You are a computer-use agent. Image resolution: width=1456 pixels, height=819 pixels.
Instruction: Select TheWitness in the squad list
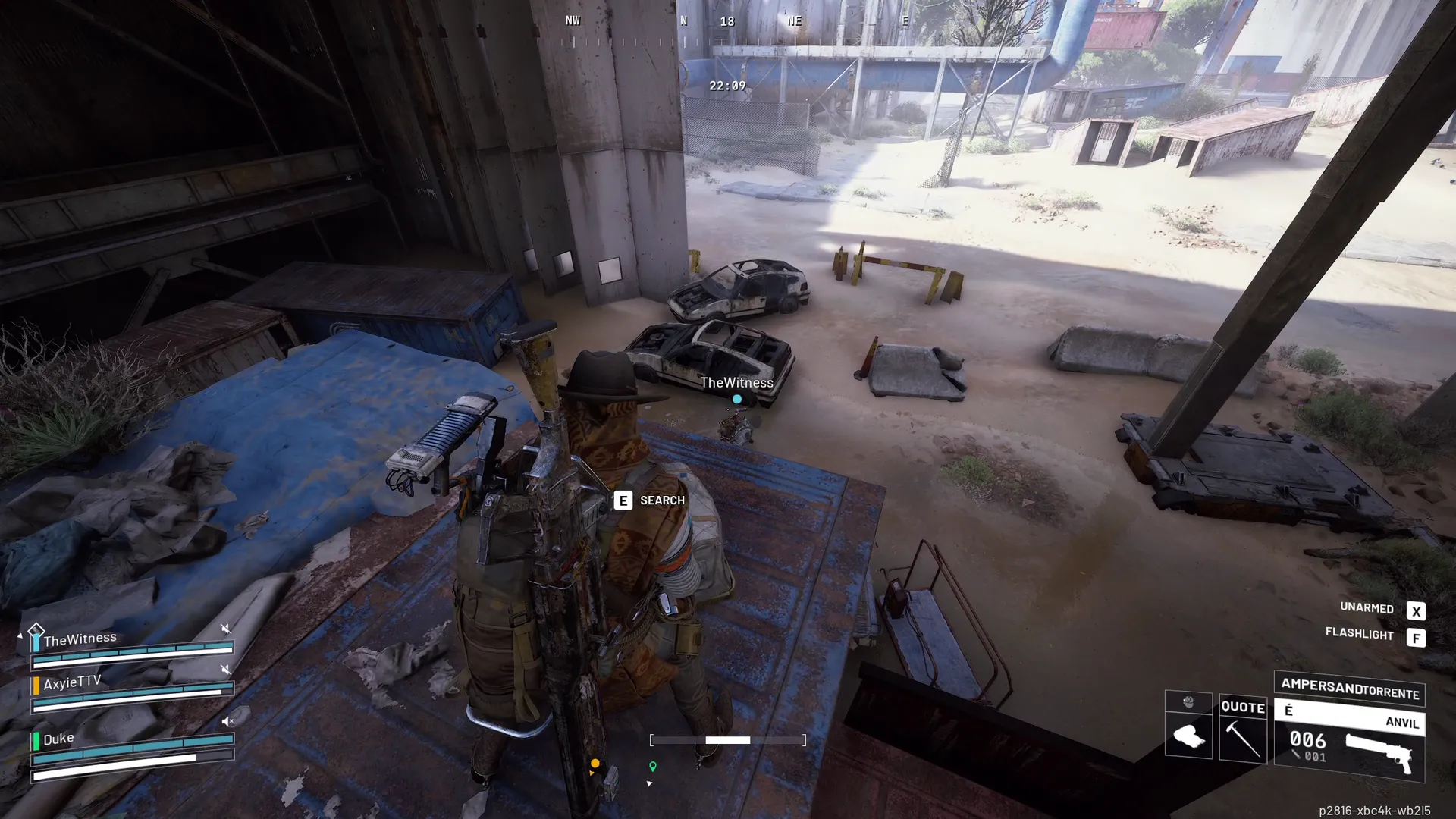[80, 639]
